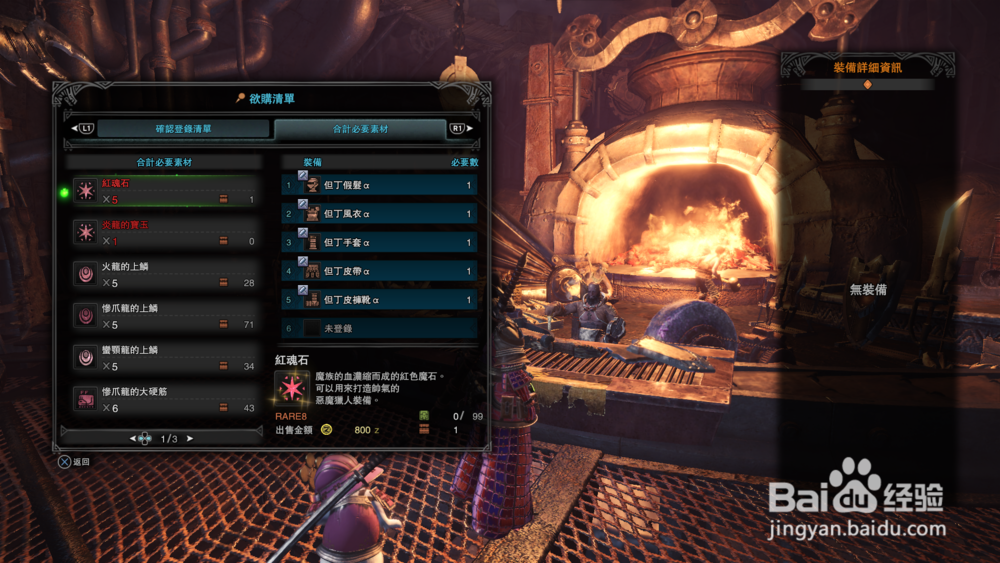Select the empty 未登錄 slot six
This screenshot has height=563, width=1000.
click(x=380, y=328)
